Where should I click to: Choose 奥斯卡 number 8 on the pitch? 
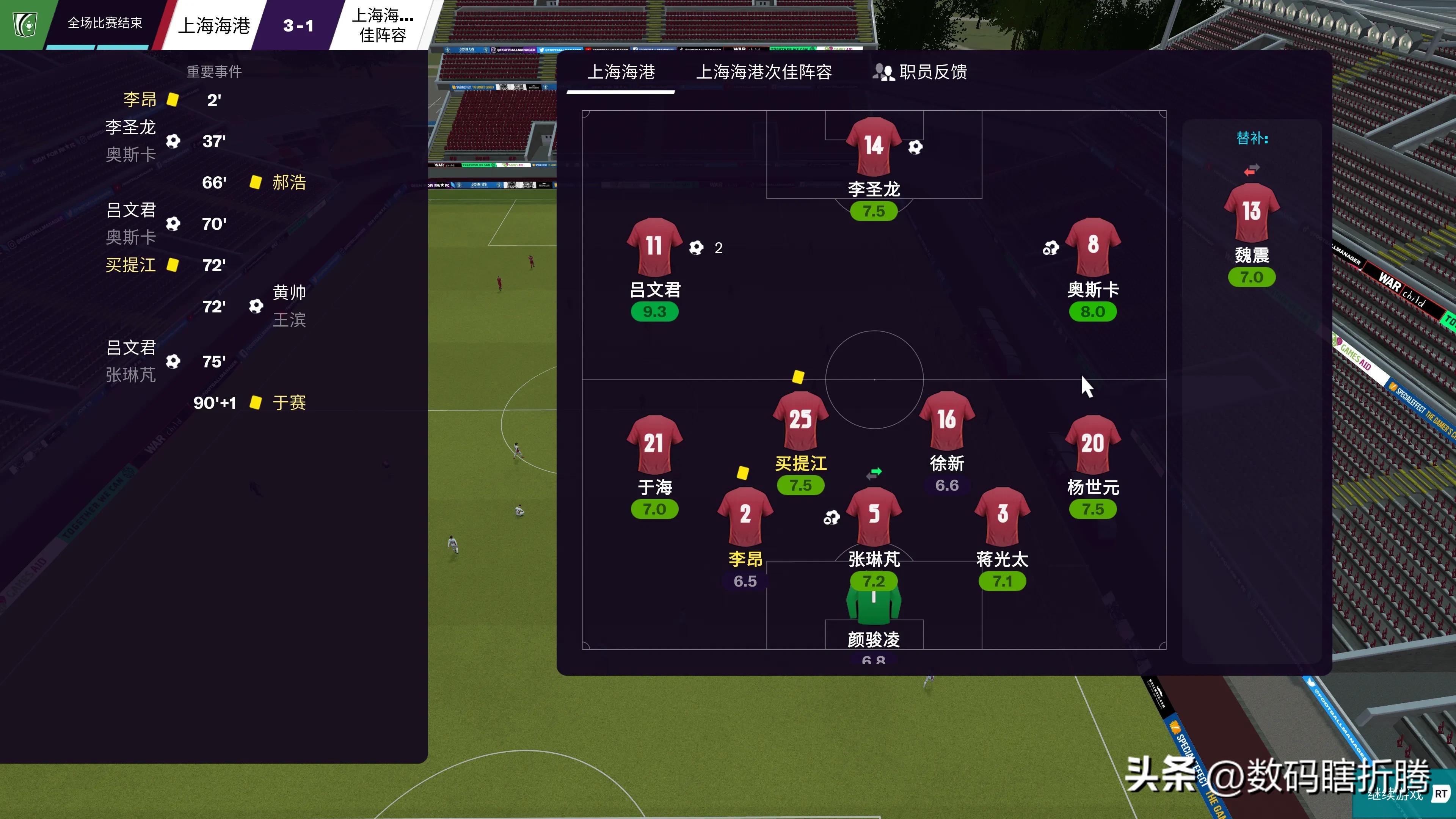point(1092,247)
